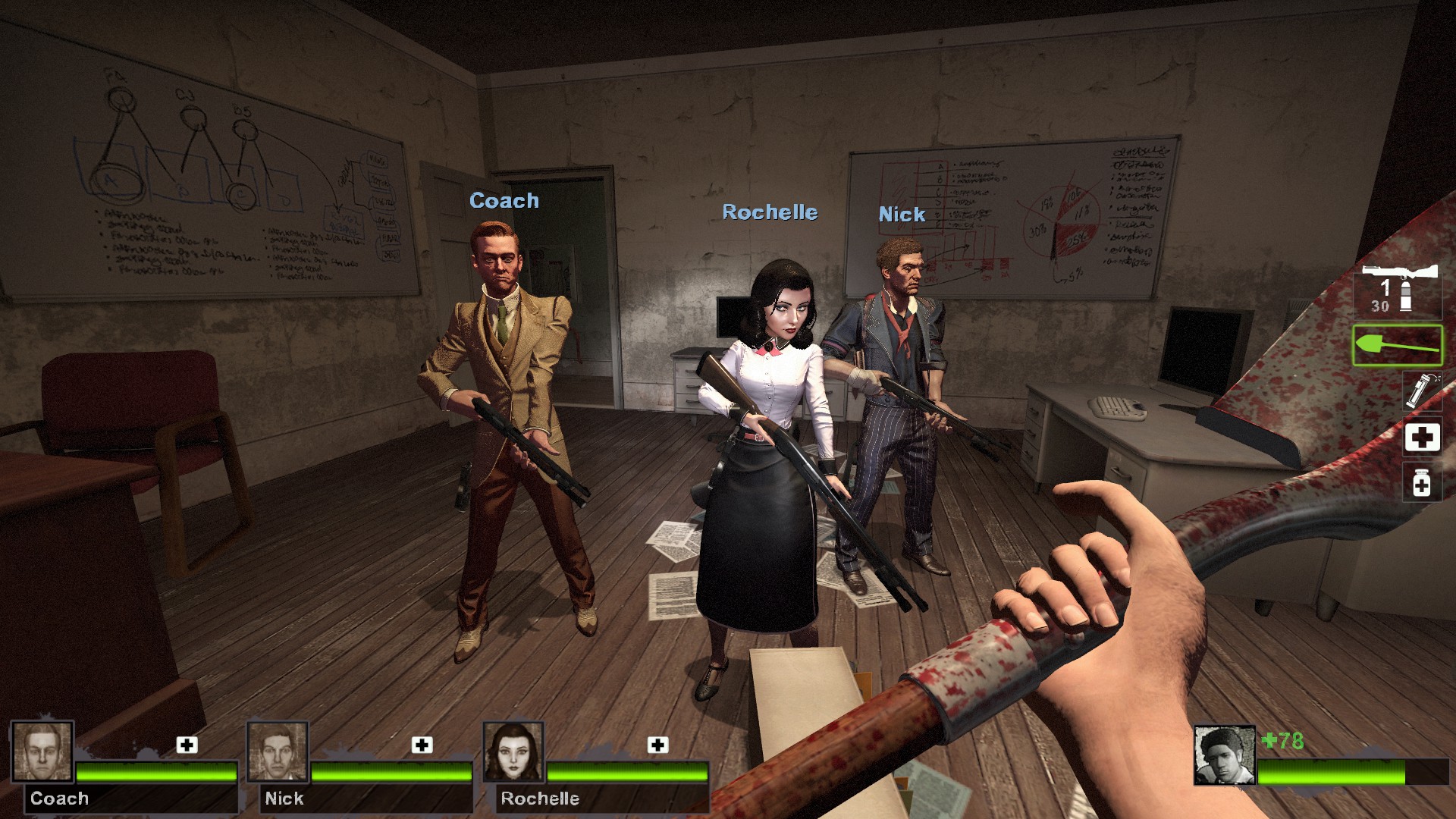This screenshot has width=1456, height=819.
Task: Click the medkit icon above Coach's health bar
Action: (x=187, y=745)
